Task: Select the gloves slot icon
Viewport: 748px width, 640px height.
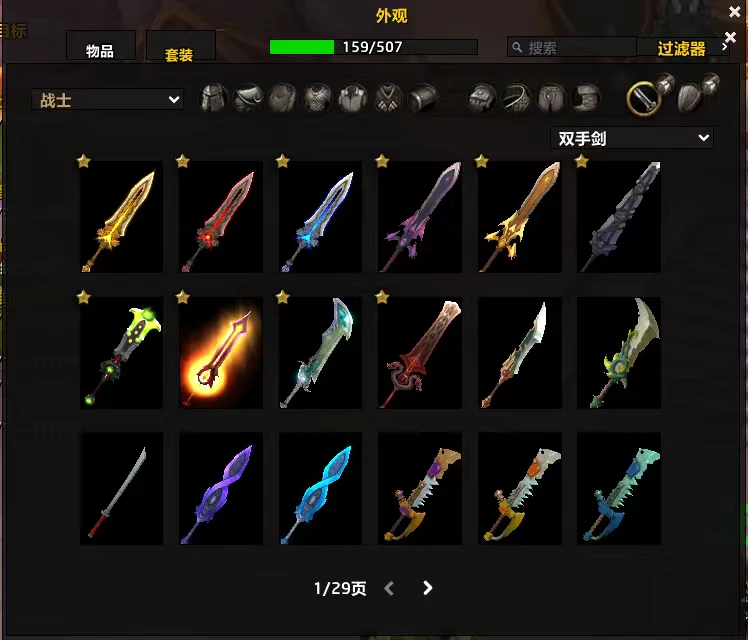Action: pos(484,98)
